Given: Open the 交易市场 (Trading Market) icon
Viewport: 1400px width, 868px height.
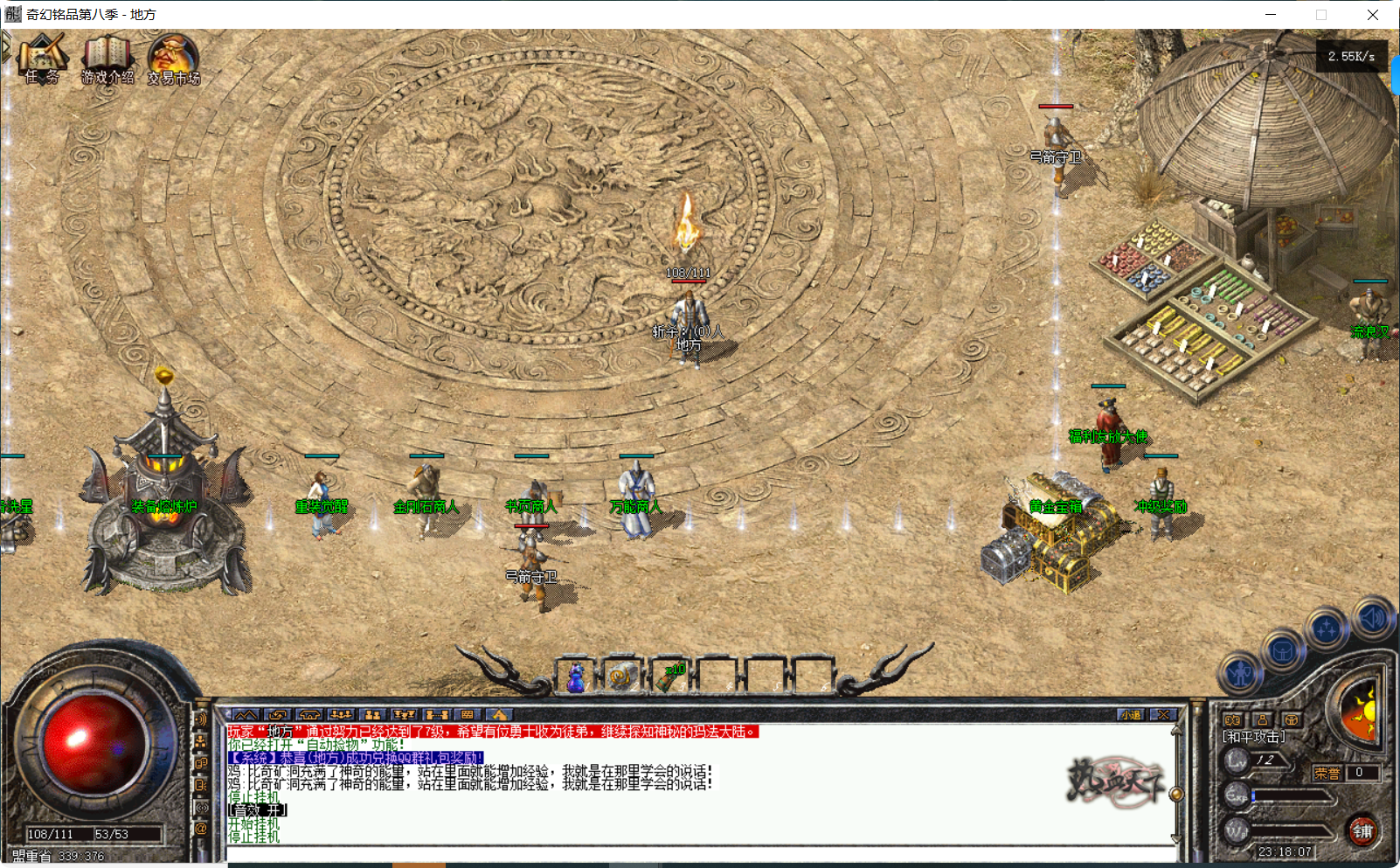Looking at the screenshot, I should point(172,61).
